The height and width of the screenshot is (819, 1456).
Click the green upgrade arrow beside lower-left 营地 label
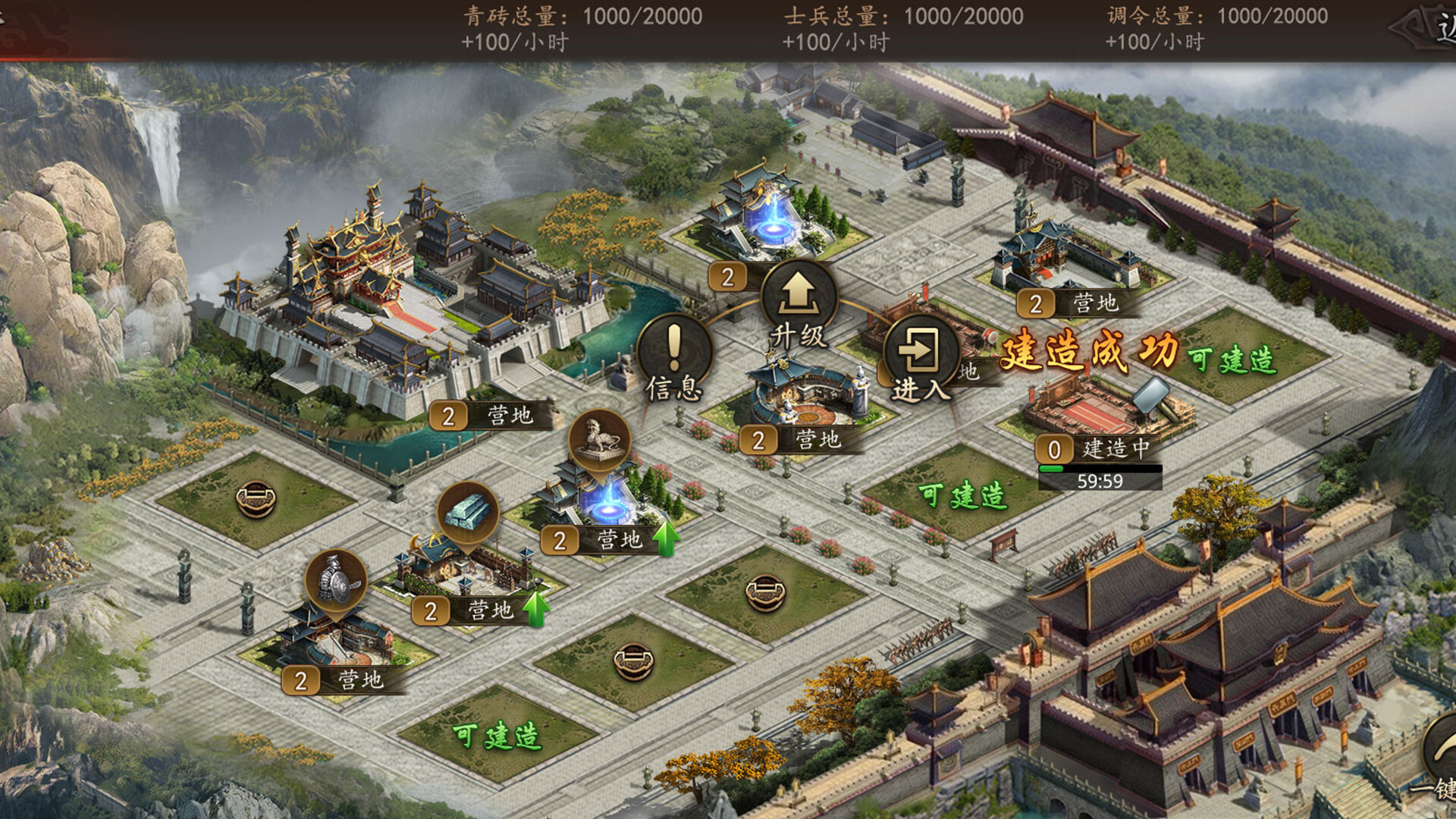tap(536, 610)
